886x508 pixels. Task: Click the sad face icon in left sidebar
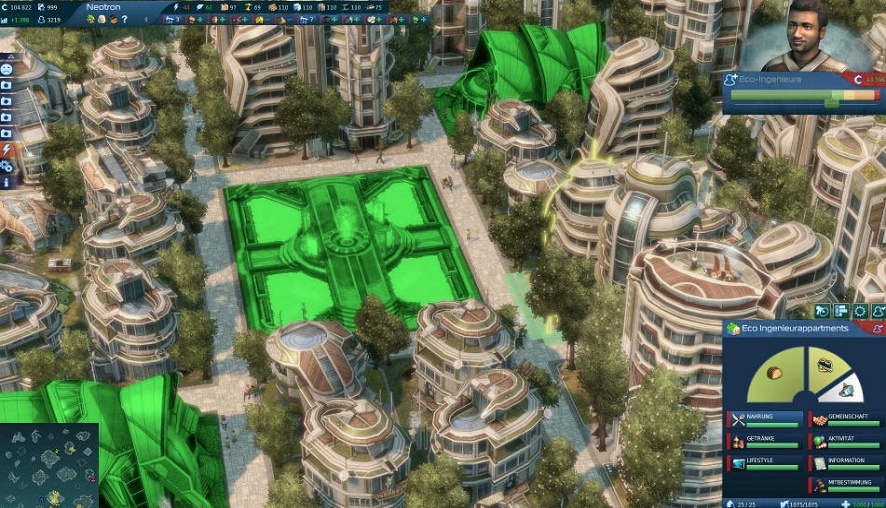click(7, 69)
